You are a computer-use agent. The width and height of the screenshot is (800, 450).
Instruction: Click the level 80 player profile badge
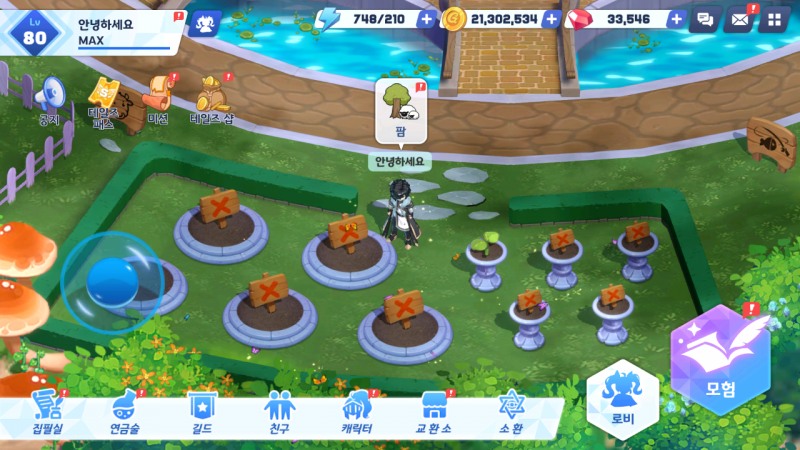coord(36,29)
